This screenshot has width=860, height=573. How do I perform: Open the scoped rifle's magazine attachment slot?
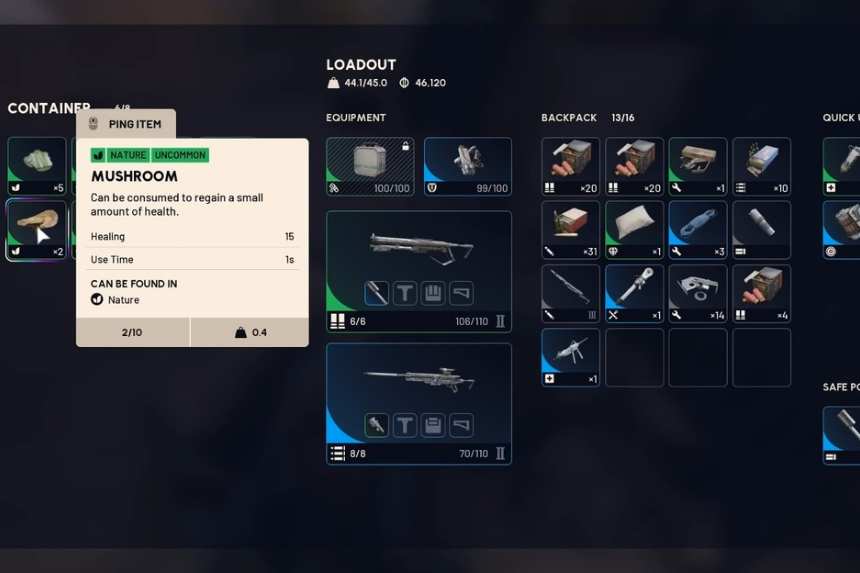point(433,425)
